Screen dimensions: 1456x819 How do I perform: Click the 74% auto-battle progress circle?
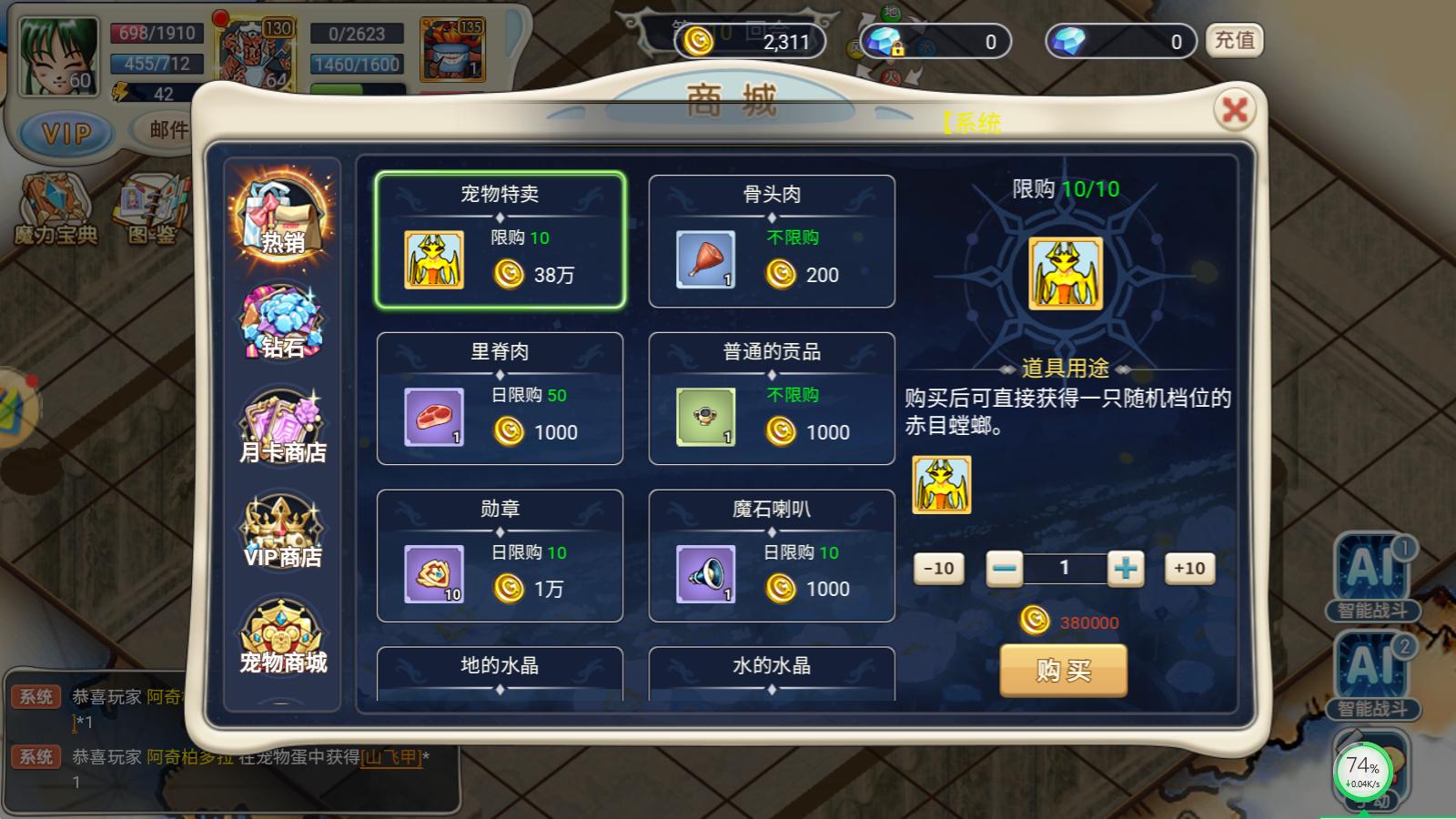click(x=1361, y=771)
